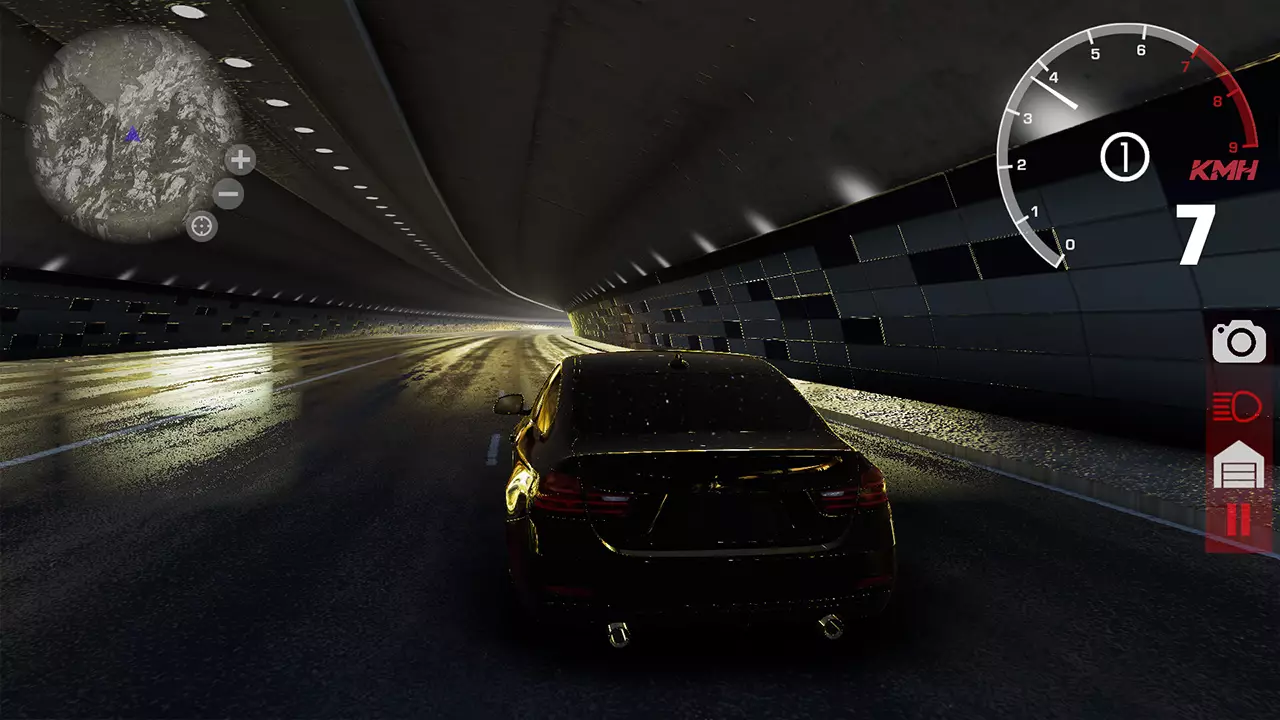The image size is (1280, 720).
Task: Zoom out the minimap with minus button
Action: pyautogui.click(x=228, y=193)
